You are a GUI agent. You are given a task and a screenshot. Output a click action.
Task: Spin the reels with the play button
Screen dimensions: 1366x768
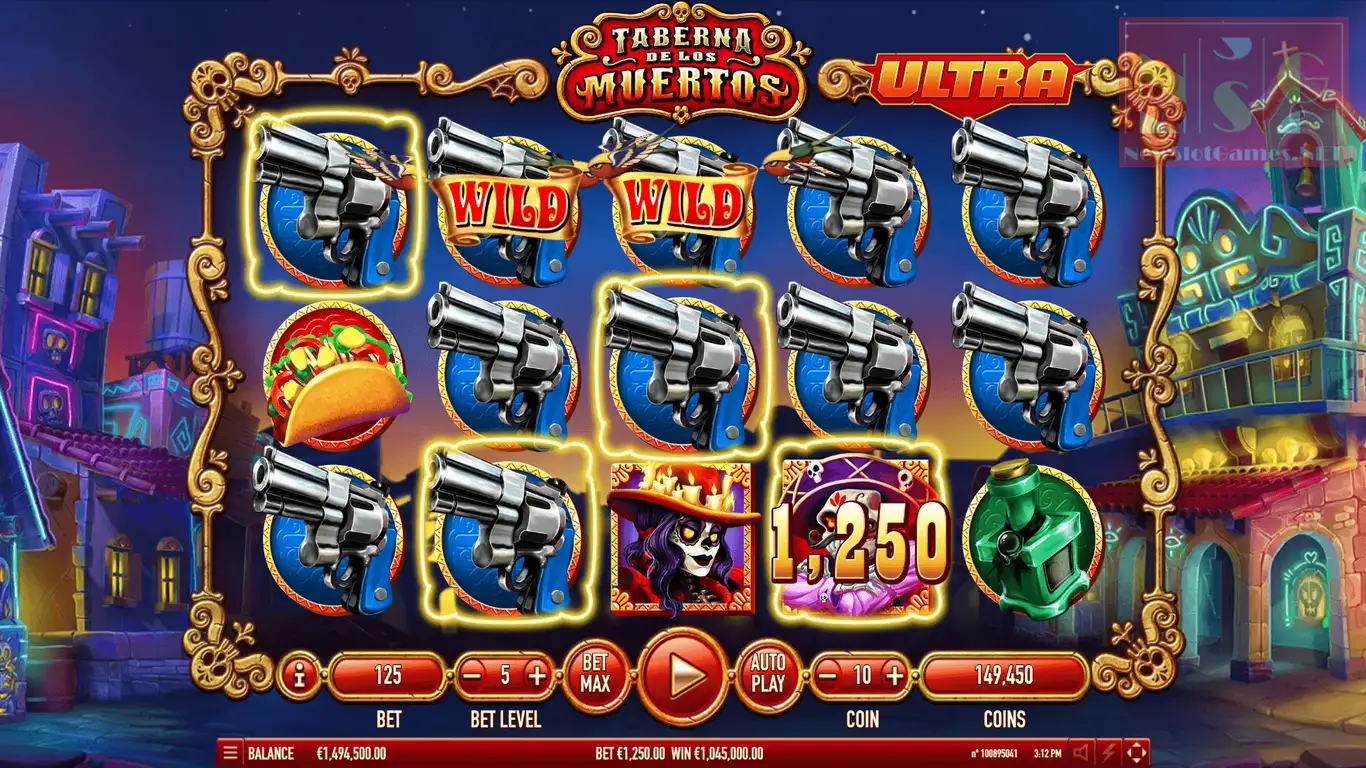(684, 677)
